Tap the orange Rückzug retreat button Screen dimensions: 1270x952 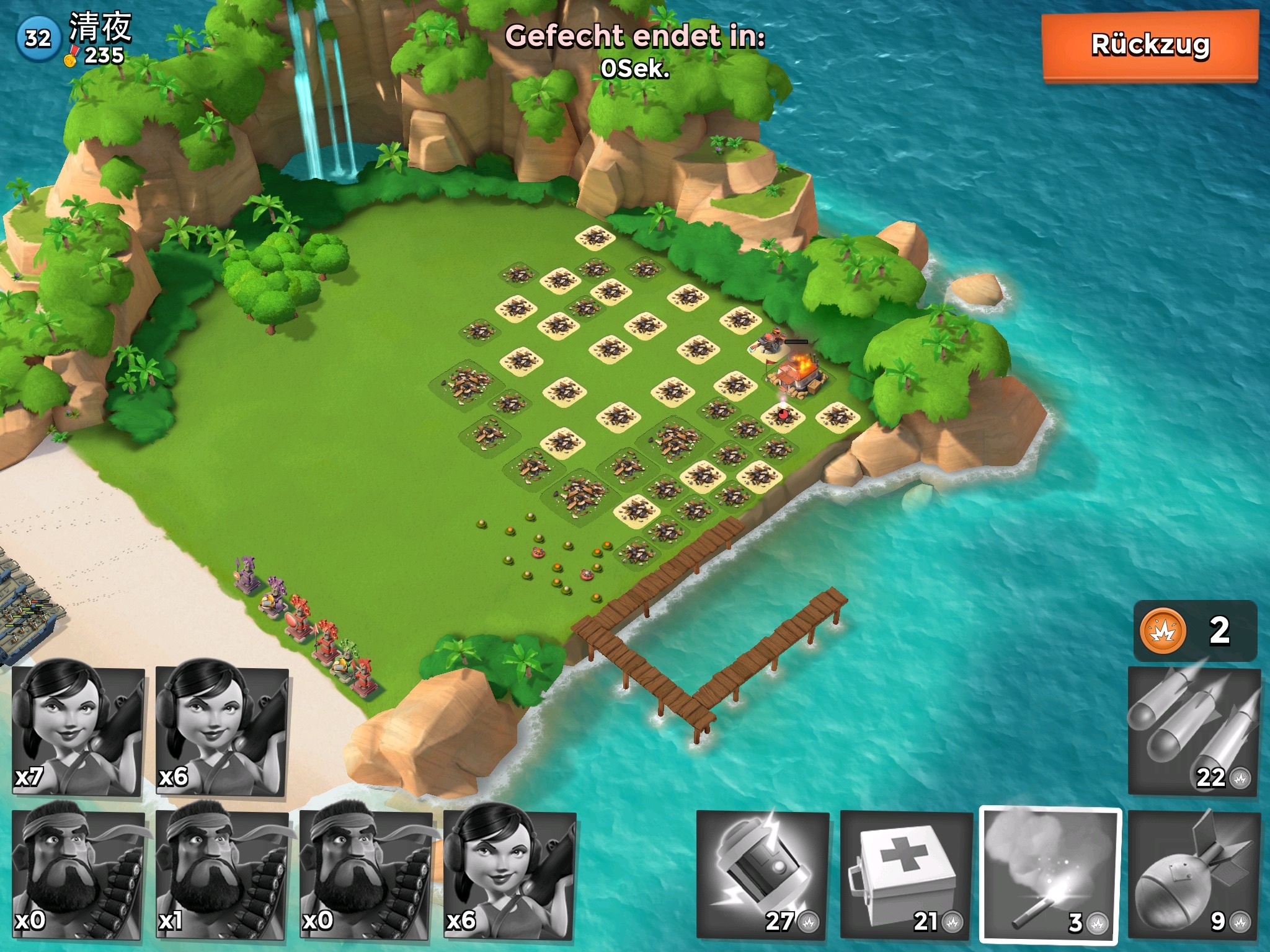[x=1150, y=46]
